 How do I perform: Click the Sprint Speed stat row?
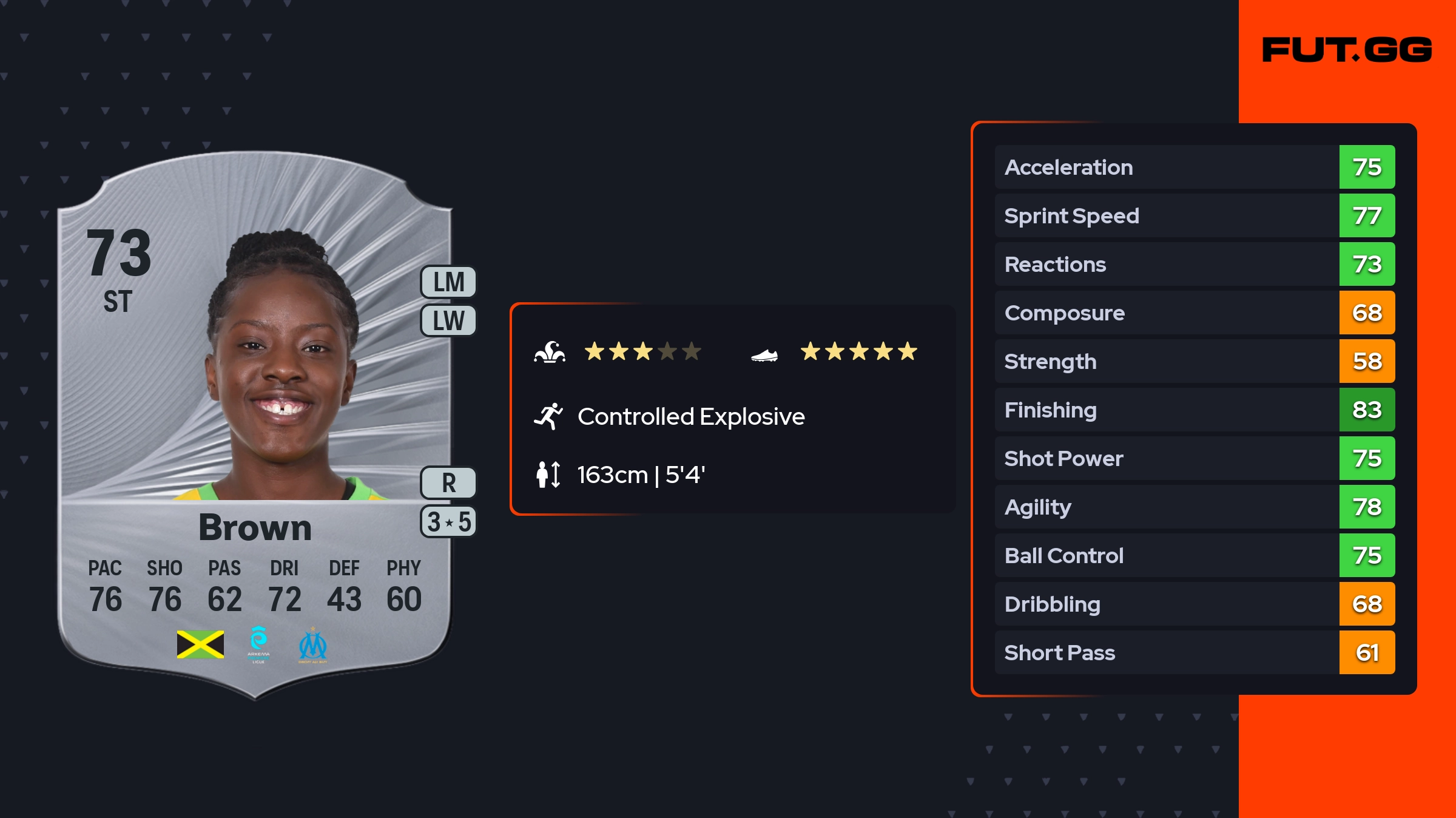coord(1194,216)
